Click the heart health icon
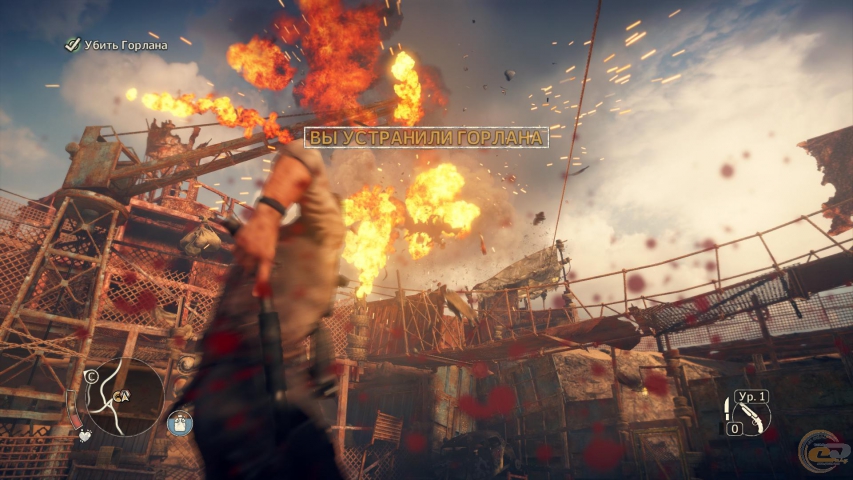This screenshot has height=480, width=853. 87,437
